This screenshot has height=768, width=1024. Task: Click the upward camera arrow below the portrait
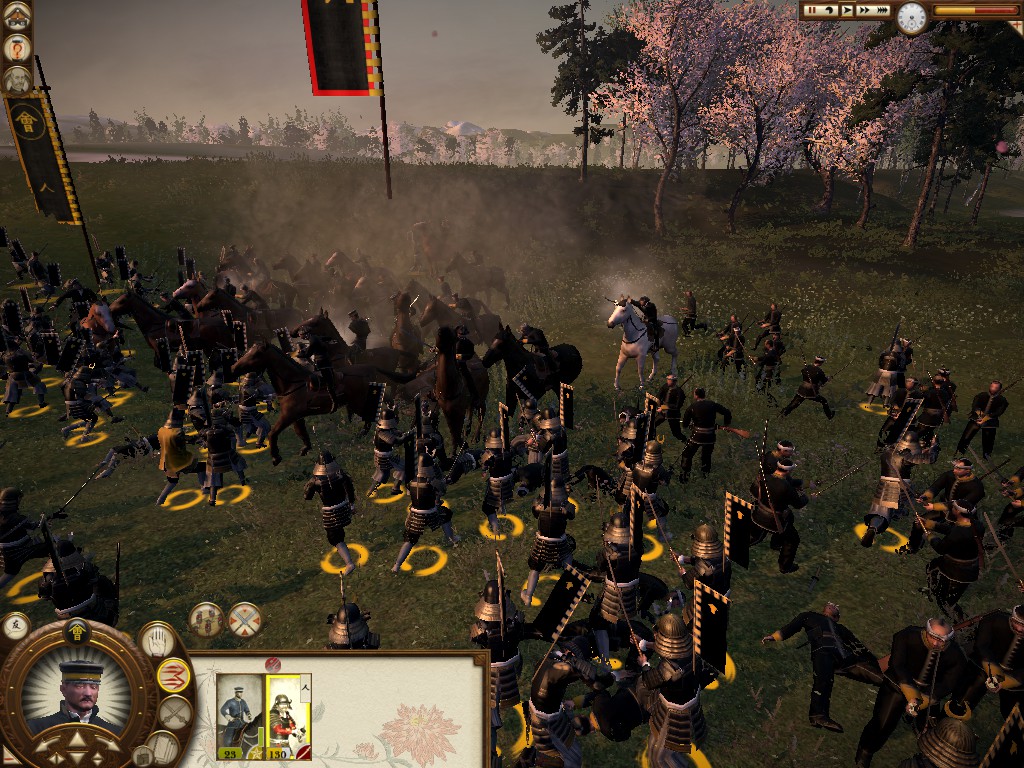click(76, 743)
